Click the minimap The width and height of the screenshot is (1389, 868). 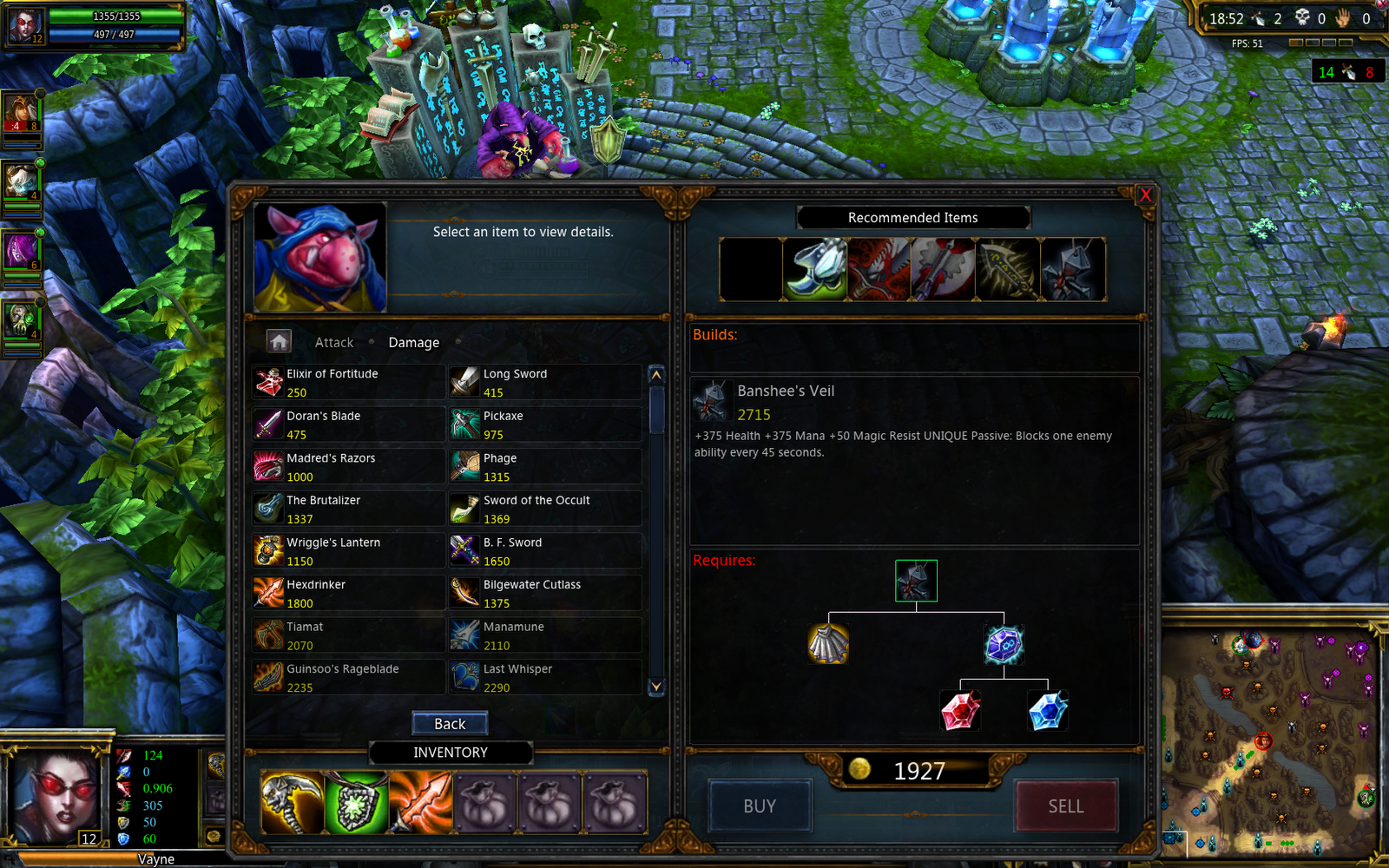[x=1273, y=737]
